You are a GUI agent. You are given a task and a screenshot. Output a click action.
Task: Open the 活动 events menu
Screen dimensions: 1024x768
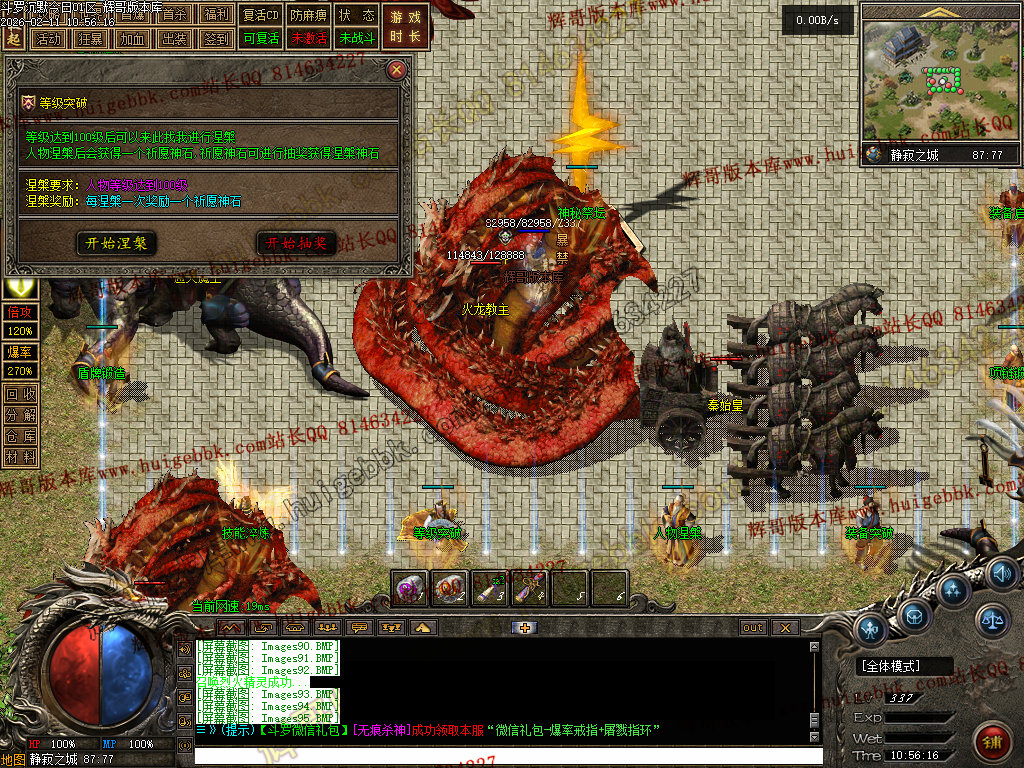click(x=46, y=39)
